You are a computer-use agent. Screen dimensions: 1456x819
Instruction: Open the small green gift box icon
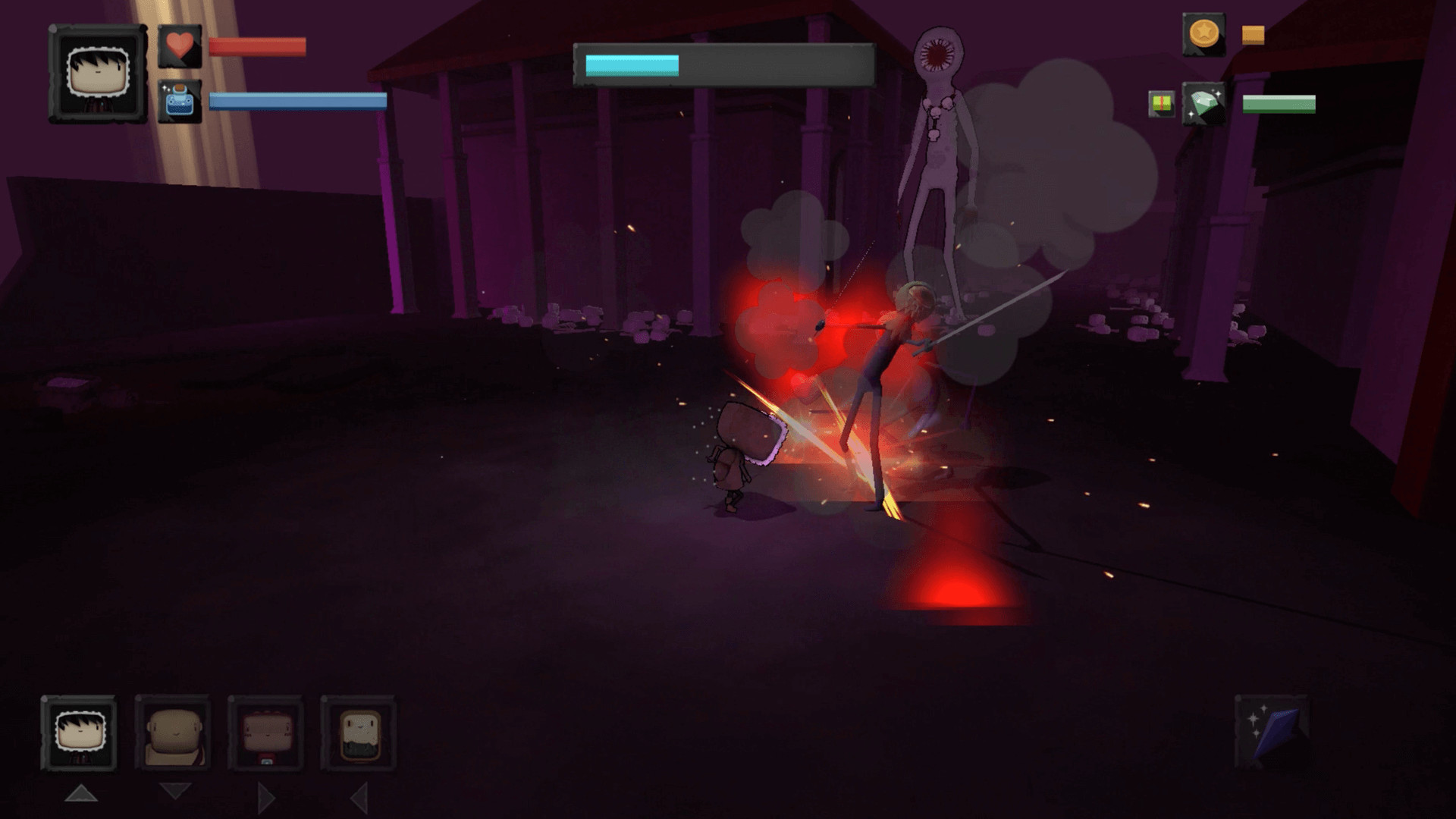[x=1160, y=104]
